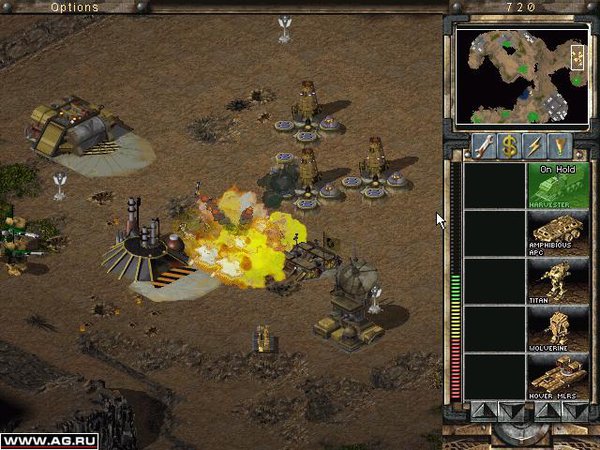The width and height of the screenshot is (600, 450).
Task: Toggle the lightning bolt power button
Action: pos(534,145)
